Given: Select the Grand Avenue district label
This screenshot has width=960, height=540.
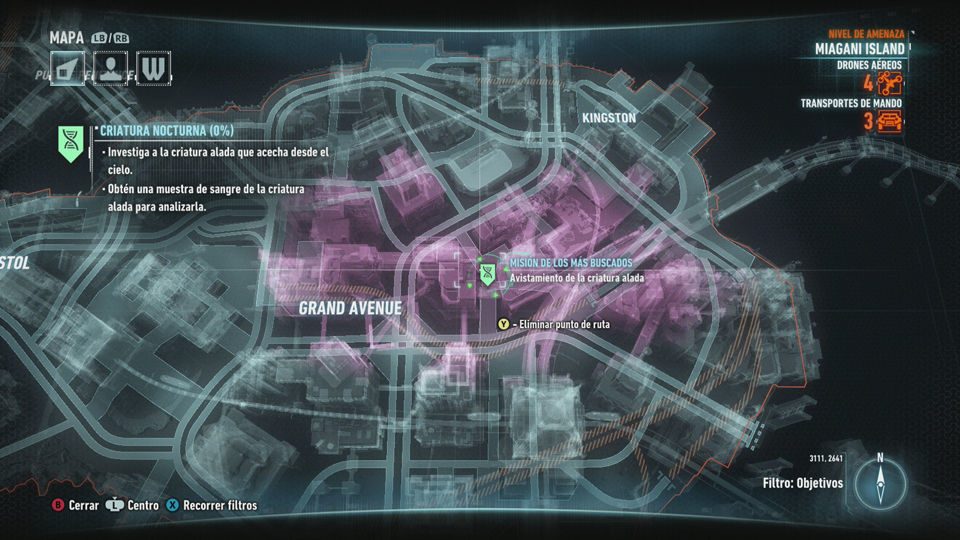Looking at the screenshot, I should click(x=350, y=309).
